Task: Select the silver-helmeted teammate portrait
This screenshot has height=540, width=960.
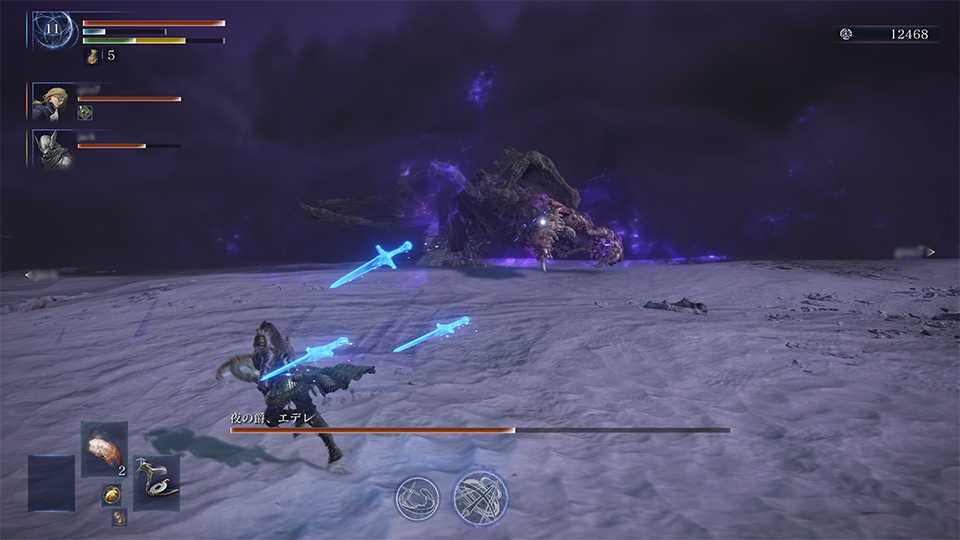Action: click(52, 148)
